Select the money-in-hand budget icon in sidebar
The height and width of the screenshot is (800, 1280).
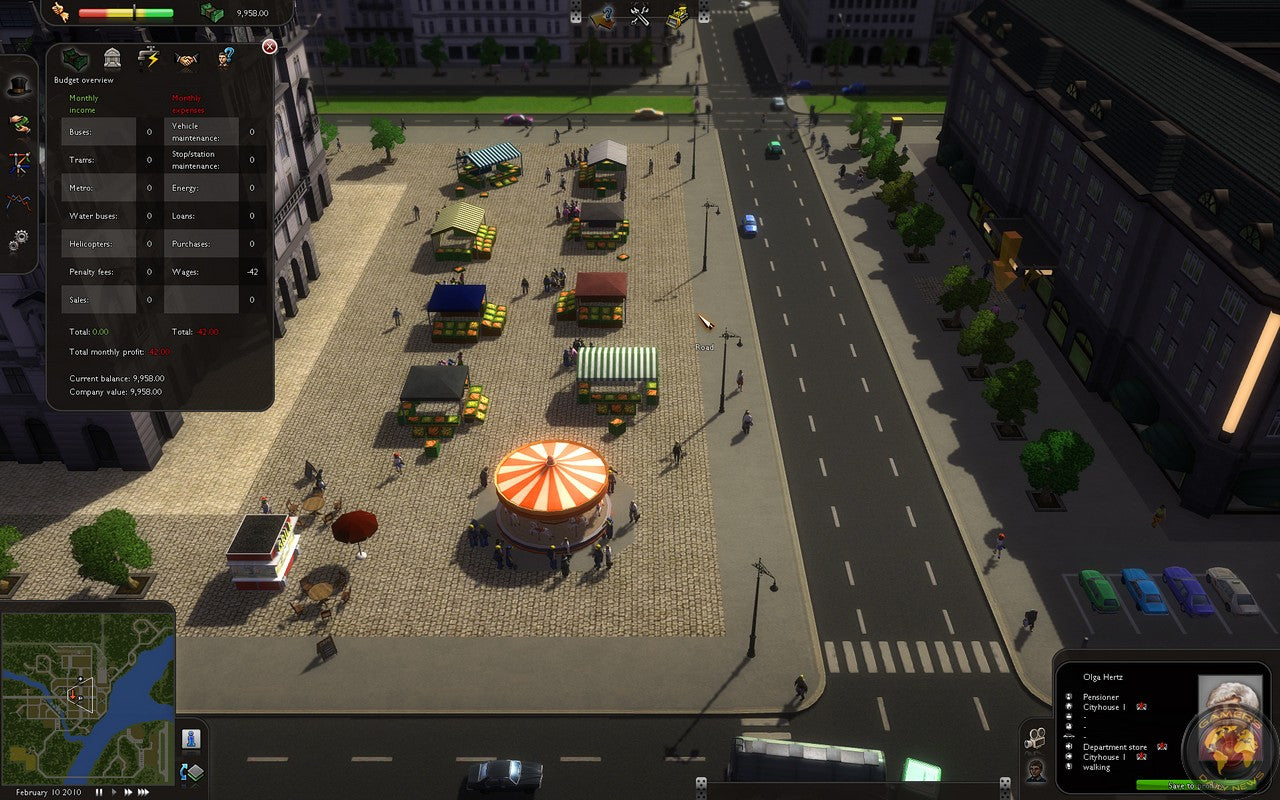point(19,126)
